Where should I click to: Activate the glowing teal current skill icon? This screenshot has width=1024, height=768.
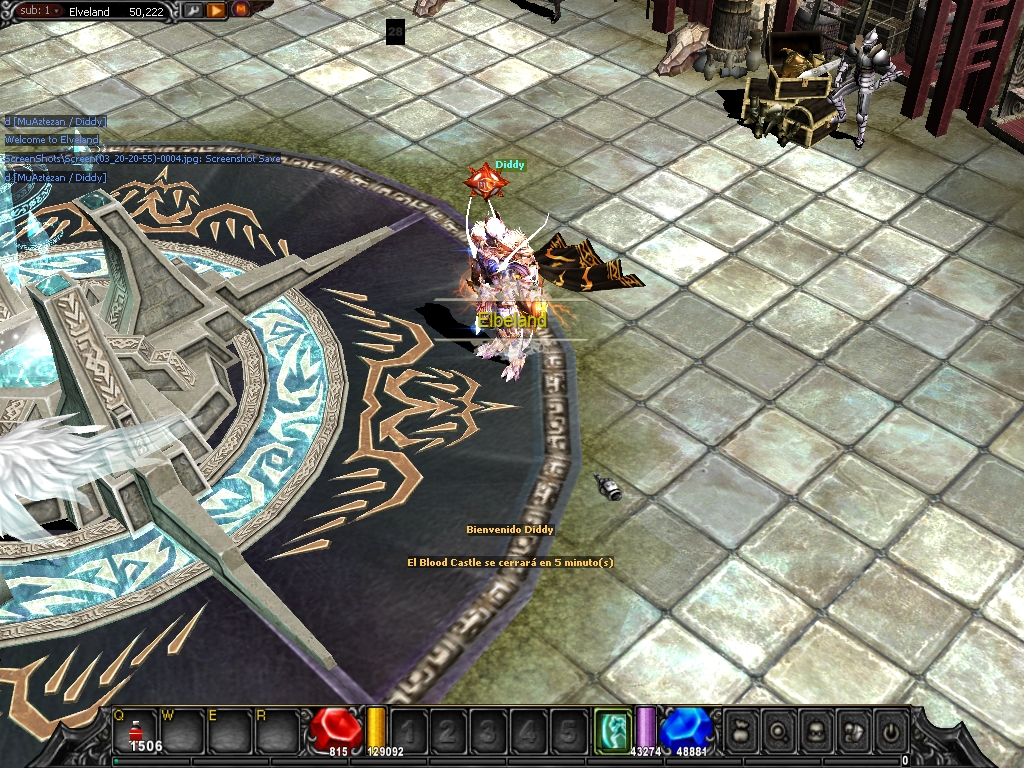(x=613, y=730)
